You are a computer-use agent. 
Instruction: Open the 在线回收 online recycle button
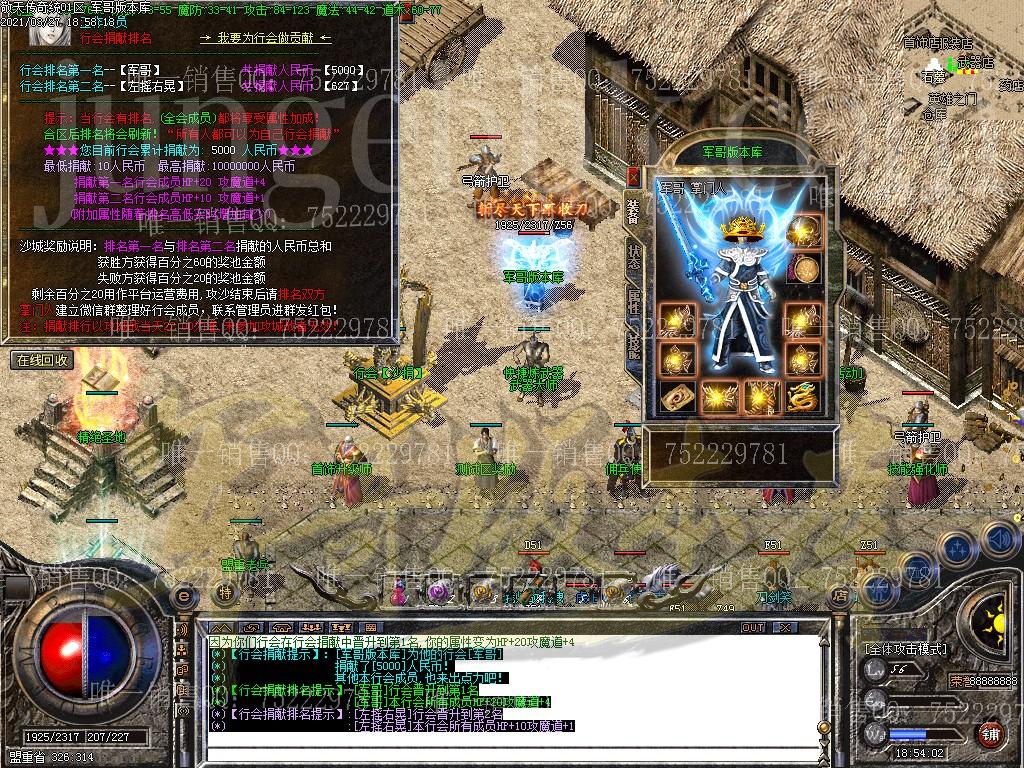[41, 360]
